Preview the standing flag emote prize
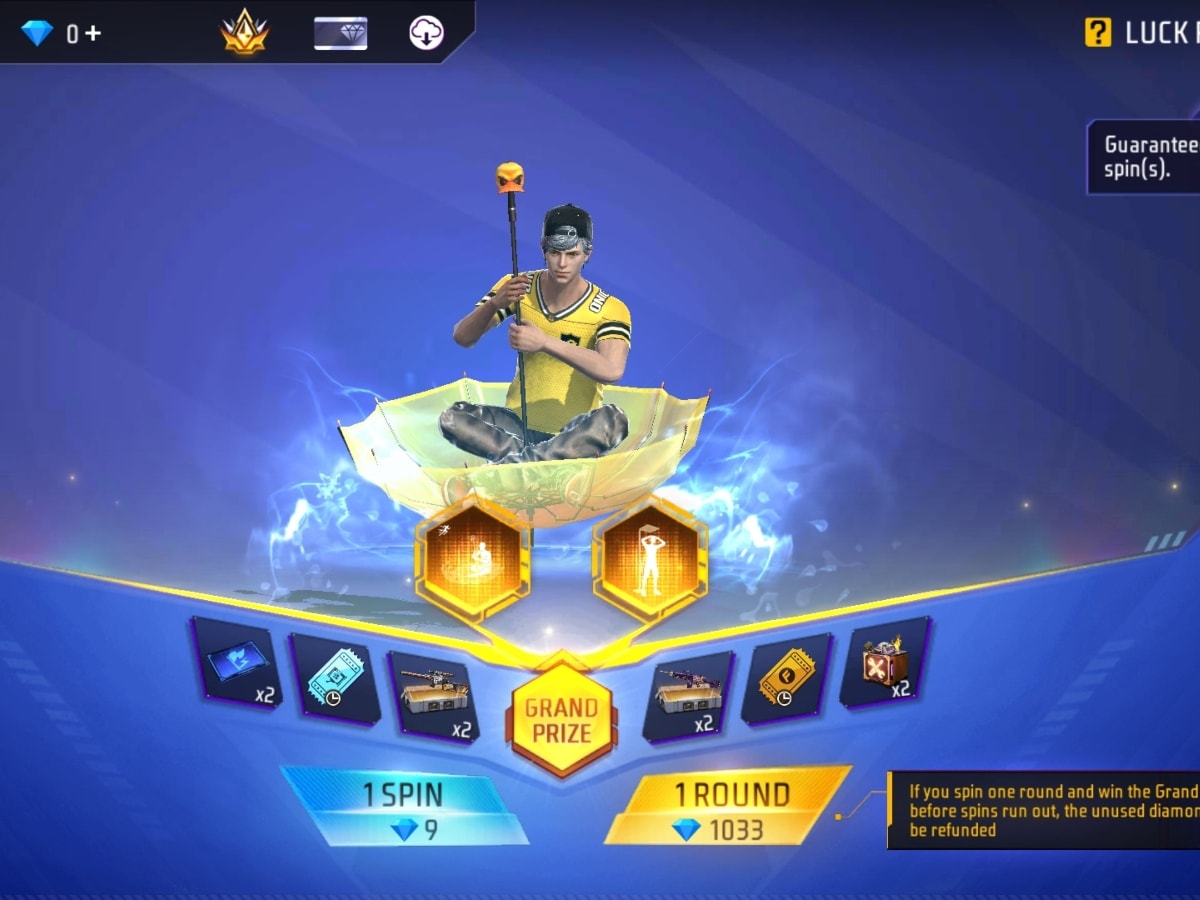The width and height of the screenshot is (1200, 900). [650, 559]
